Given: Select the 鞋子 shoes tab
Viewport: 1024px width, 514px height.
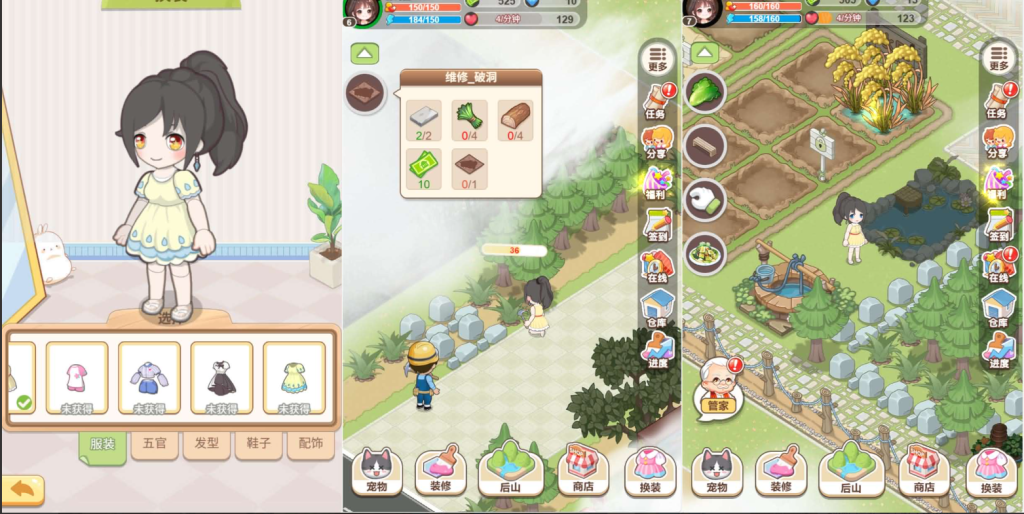Looking at the screenshot, I should pos(258,443).
